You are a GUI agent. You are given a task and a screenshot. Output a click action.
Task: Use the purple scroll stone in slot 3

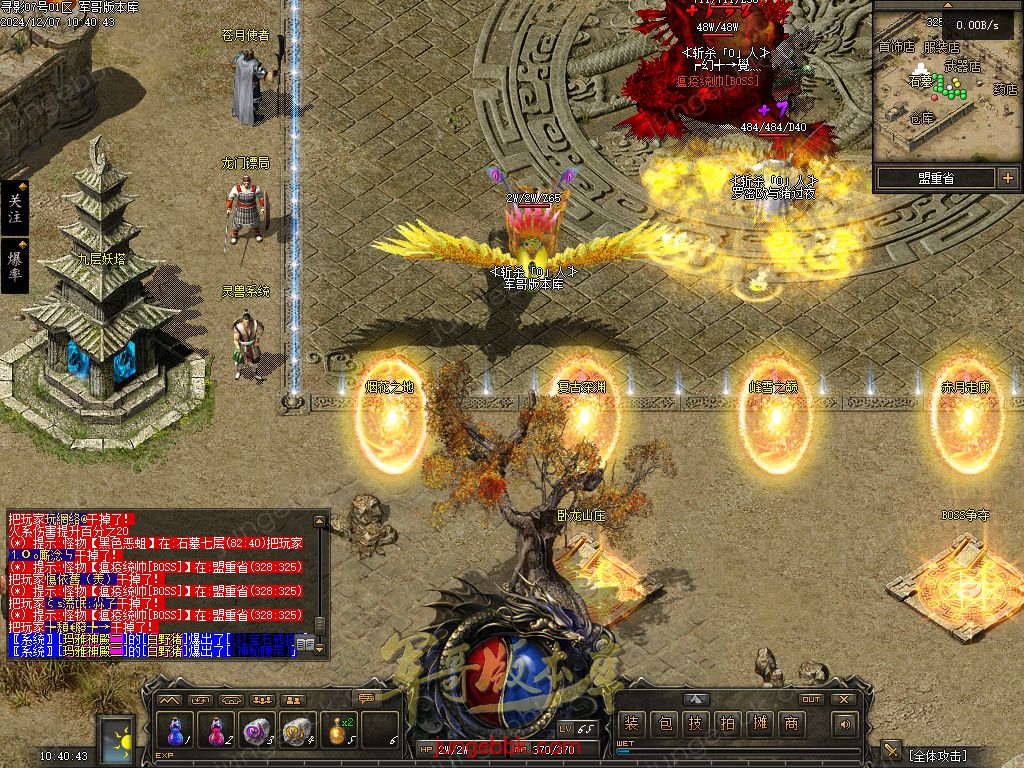pos(258,731)
